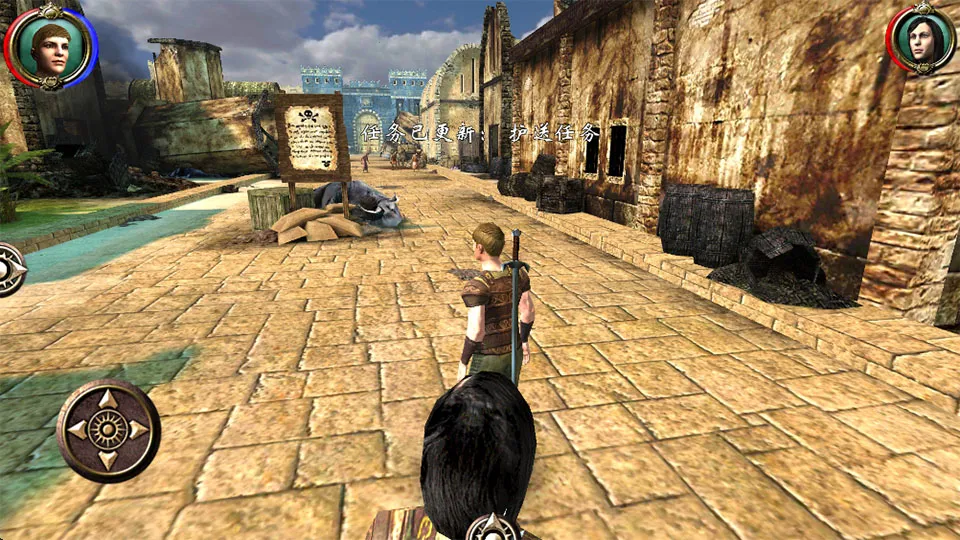The height and width of the screenshot is (540, 960).
Task: Tap the round sun-emblem movement pad
Action: pos(107,430)
